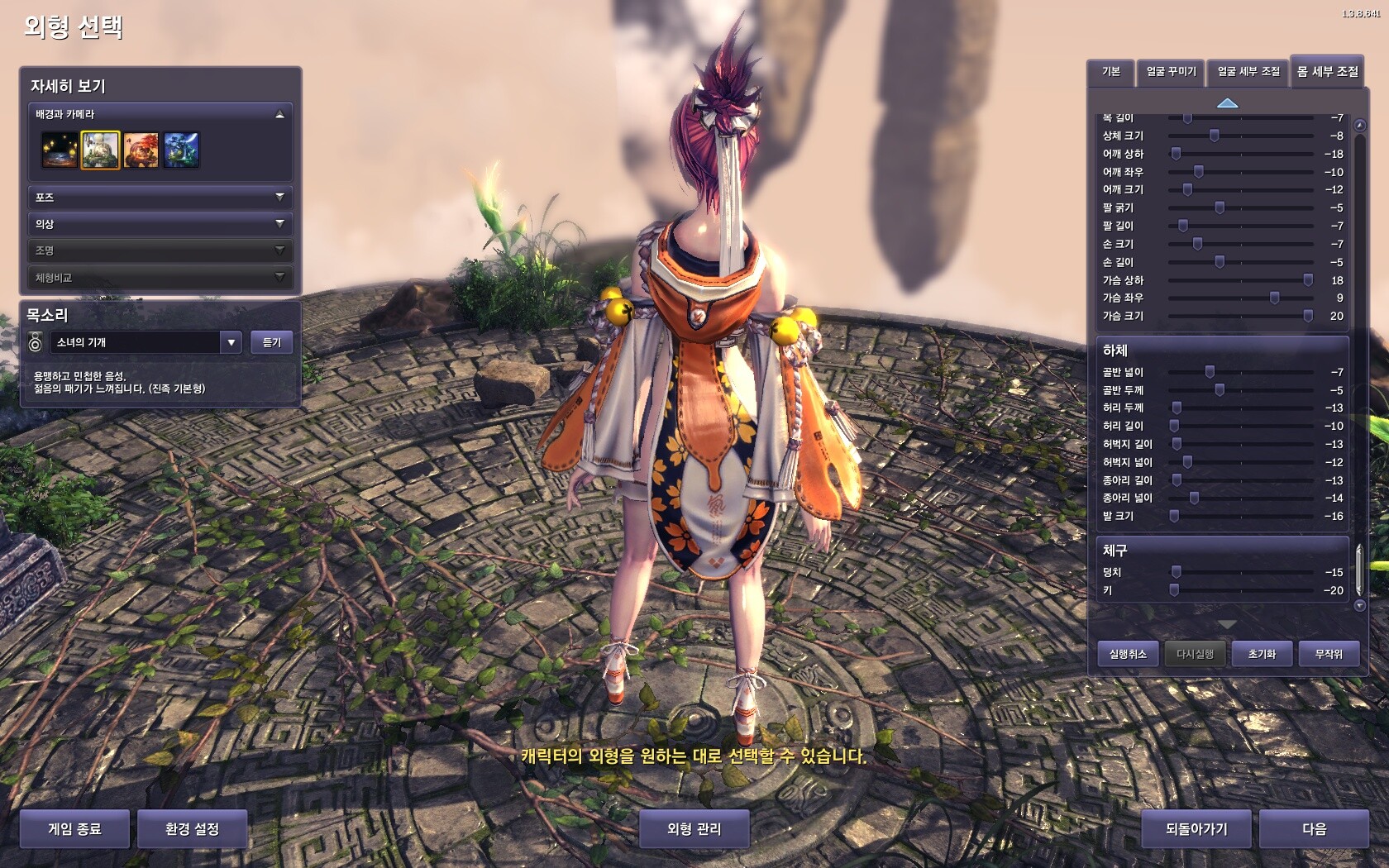Collapse the 배경과 카메라 section
The image size is (1389, 868).
click(279, 115)
